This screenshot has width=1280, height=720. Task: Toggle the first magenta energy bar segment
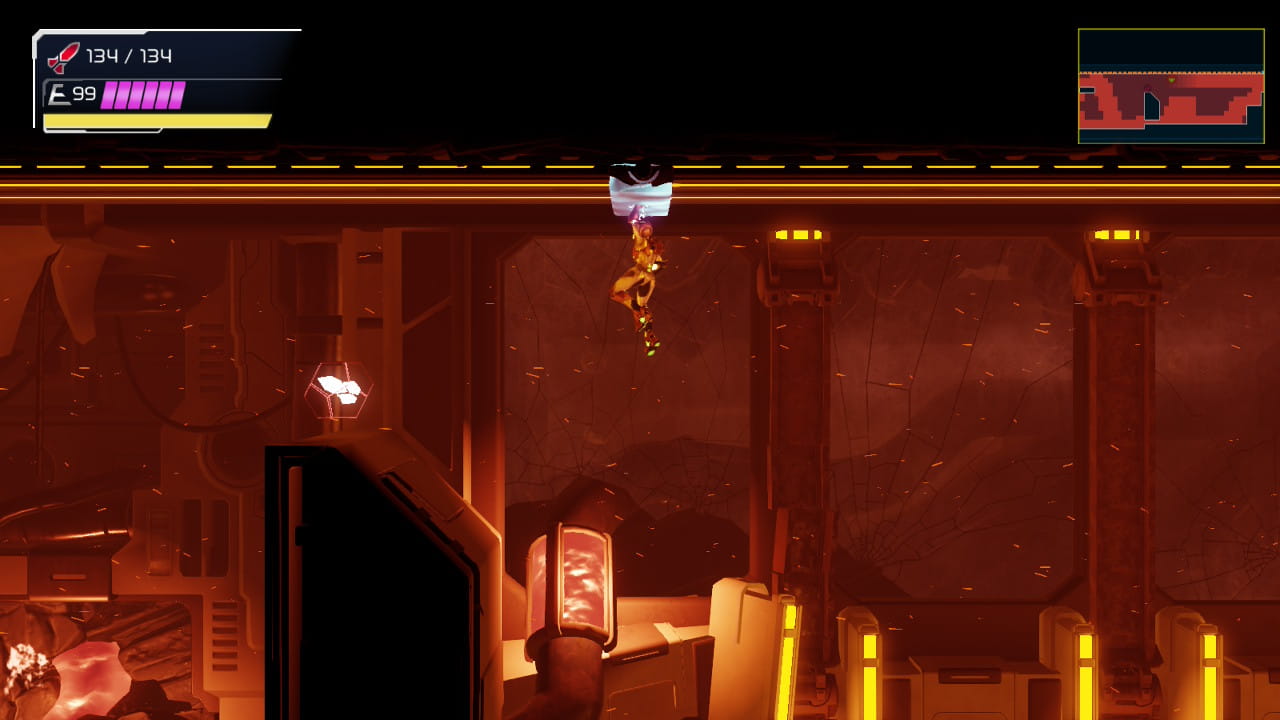pos(110,93)
